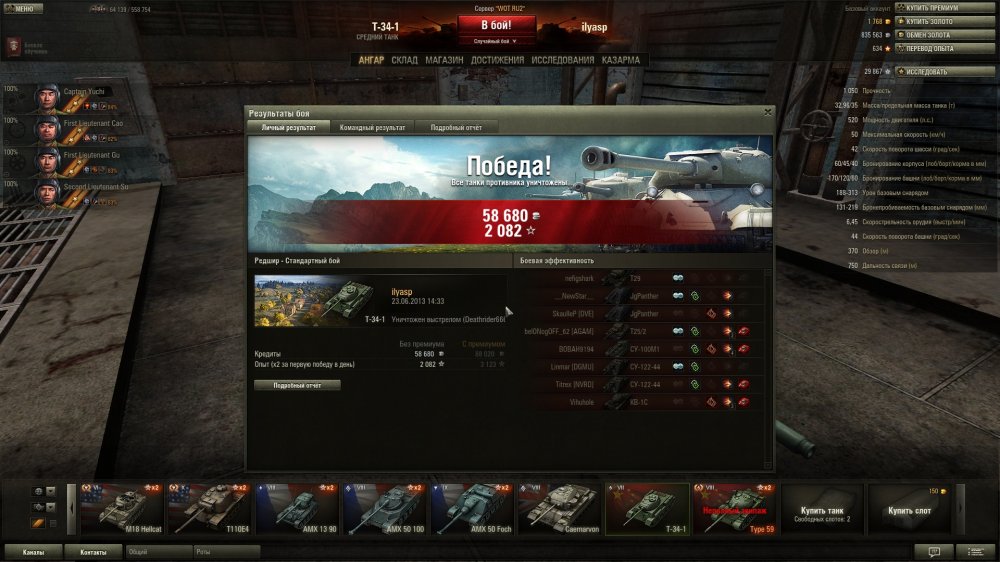Close the battle results window

[x=768, y=113]
